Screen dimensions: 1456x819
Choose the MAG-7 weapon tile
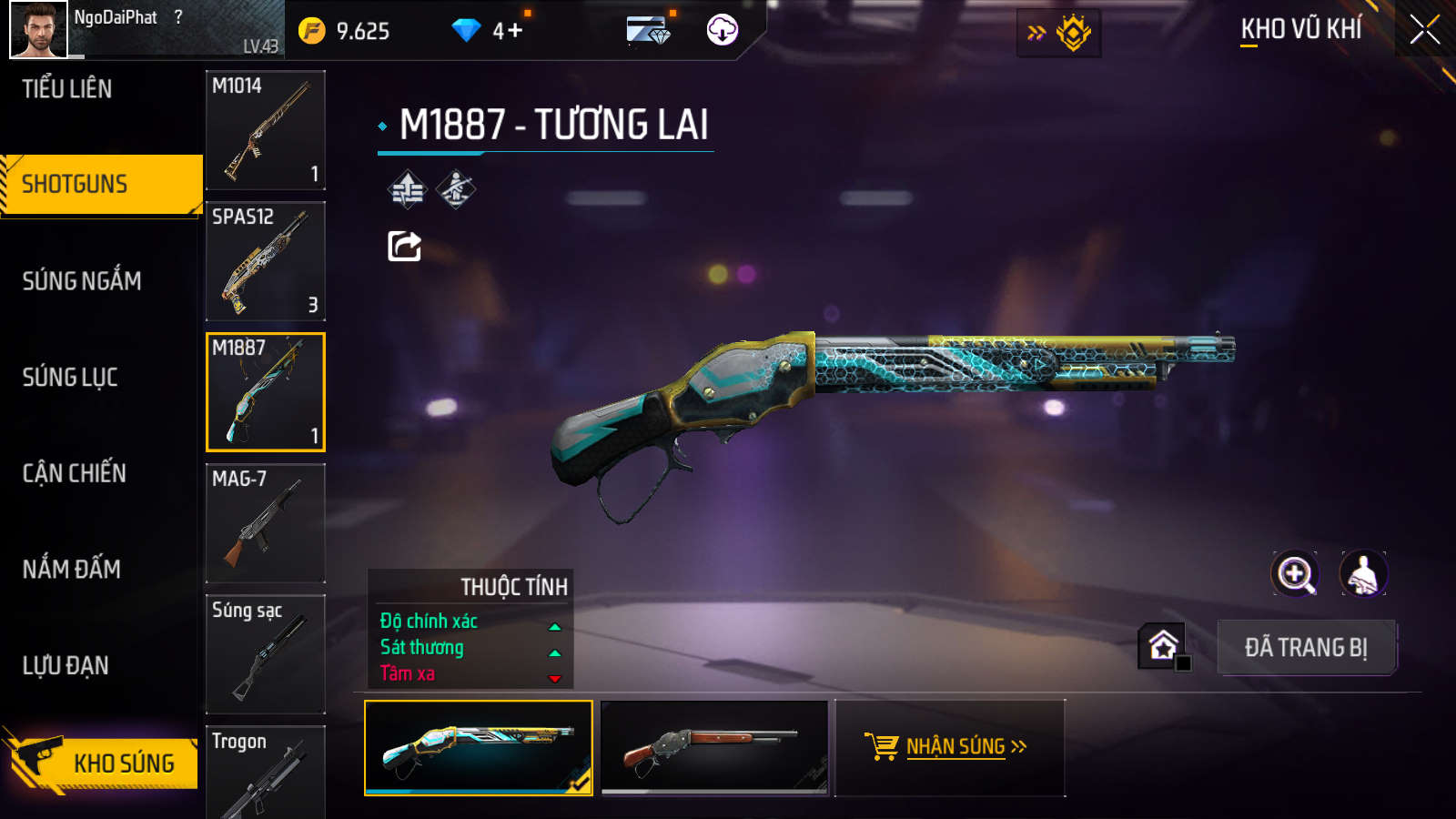266,523
